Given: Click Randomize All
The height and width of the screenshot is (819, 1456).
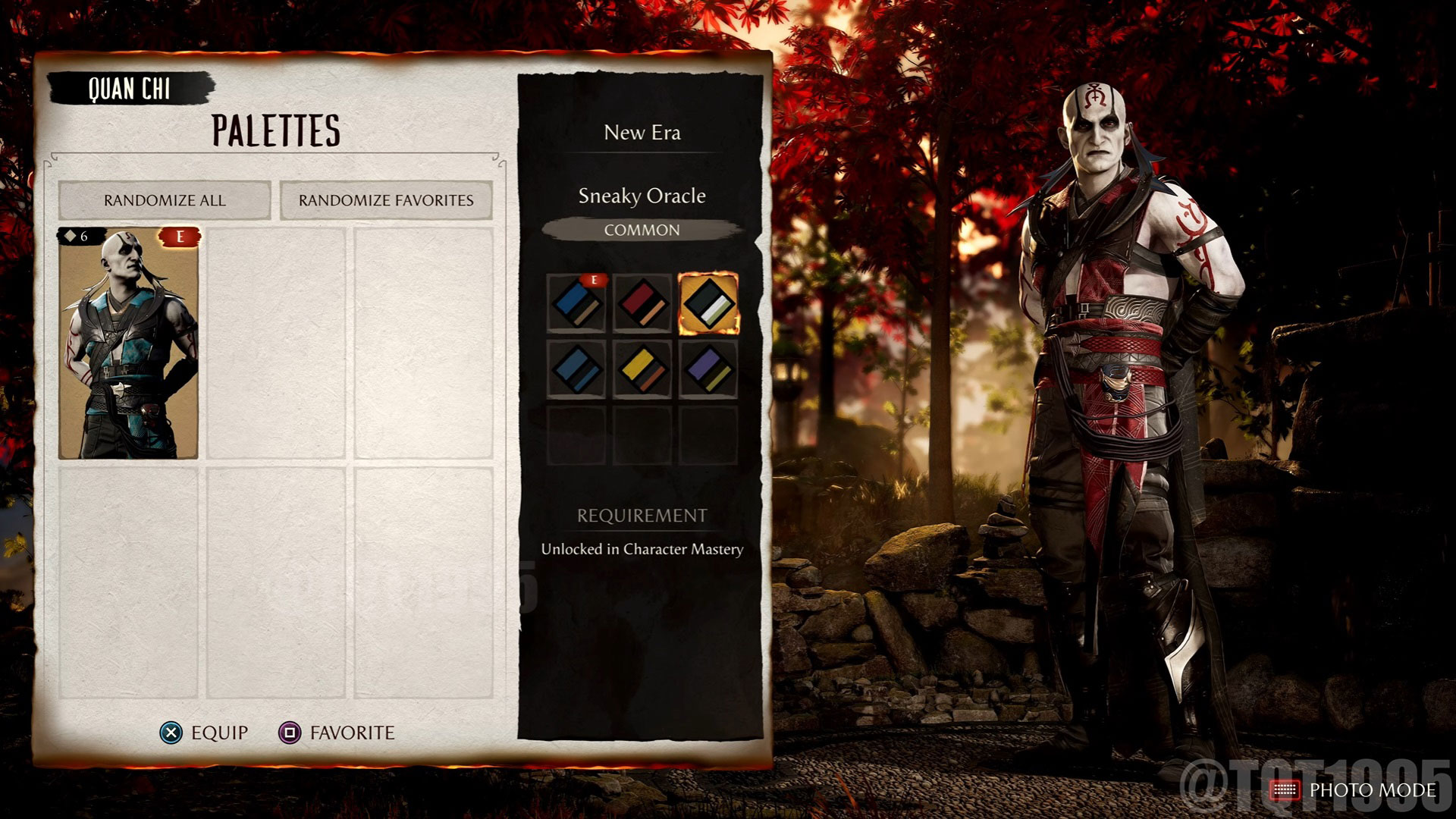Looking at the screenshot, I should (x=165, y=200).
